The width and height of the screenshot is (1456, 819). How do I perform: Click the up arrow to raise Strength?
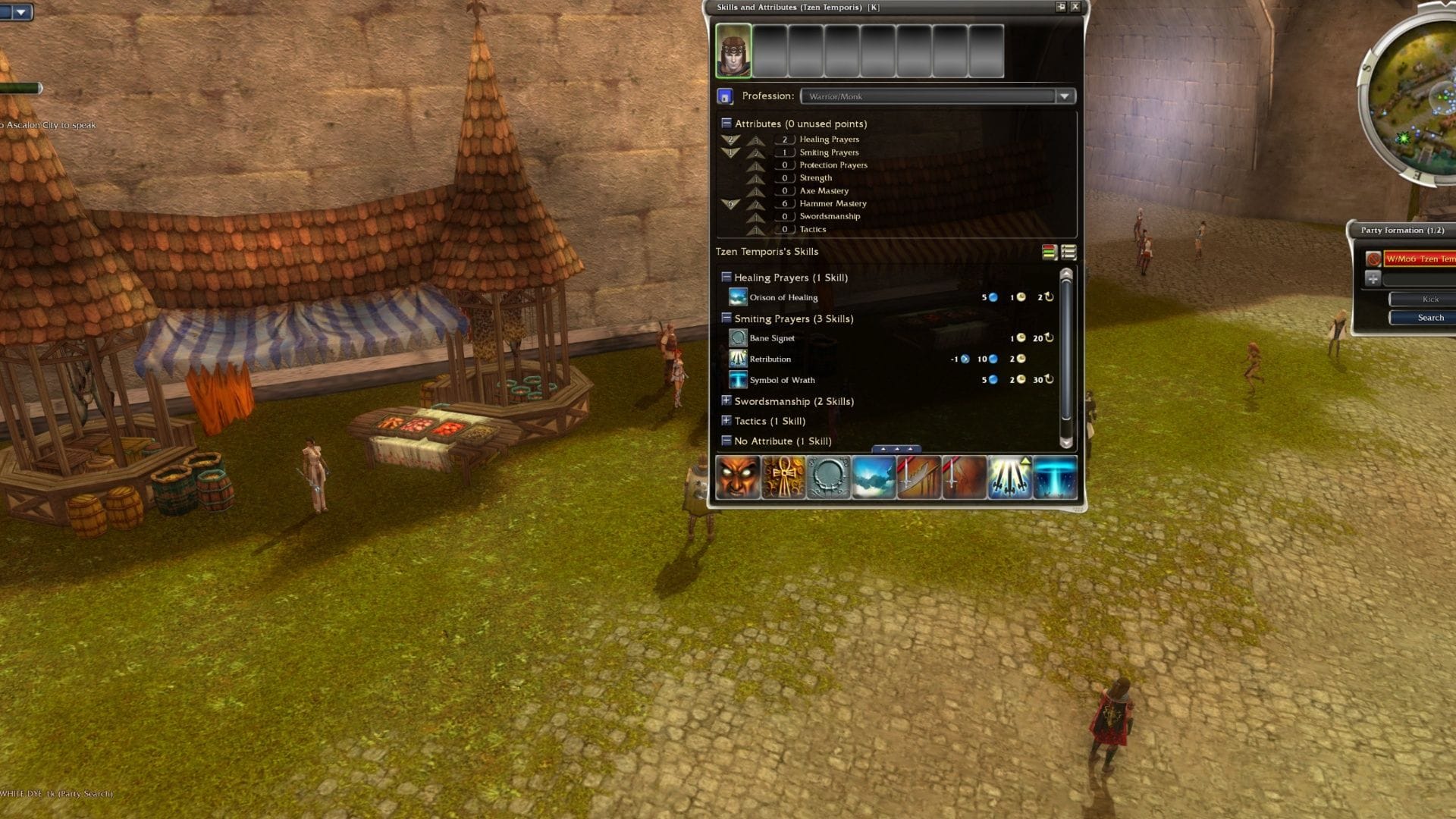pyautogui.click(x=756, y=179)
